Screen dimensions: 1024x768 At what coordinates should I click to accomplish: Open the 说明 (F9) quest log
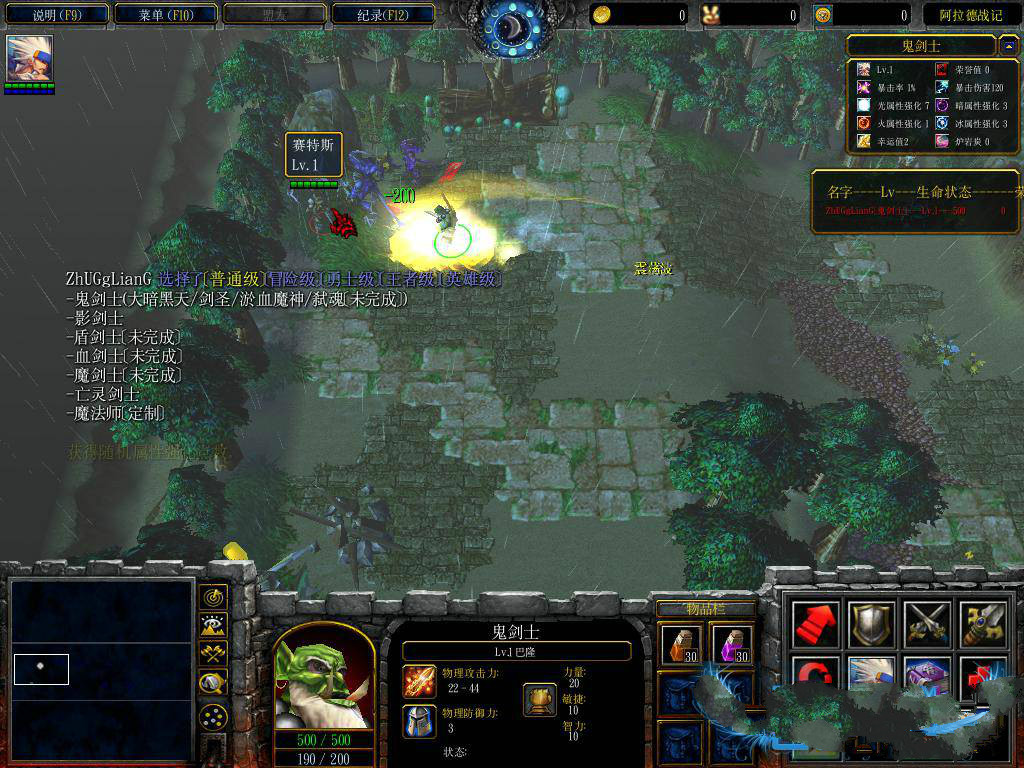tap(56, 15)
